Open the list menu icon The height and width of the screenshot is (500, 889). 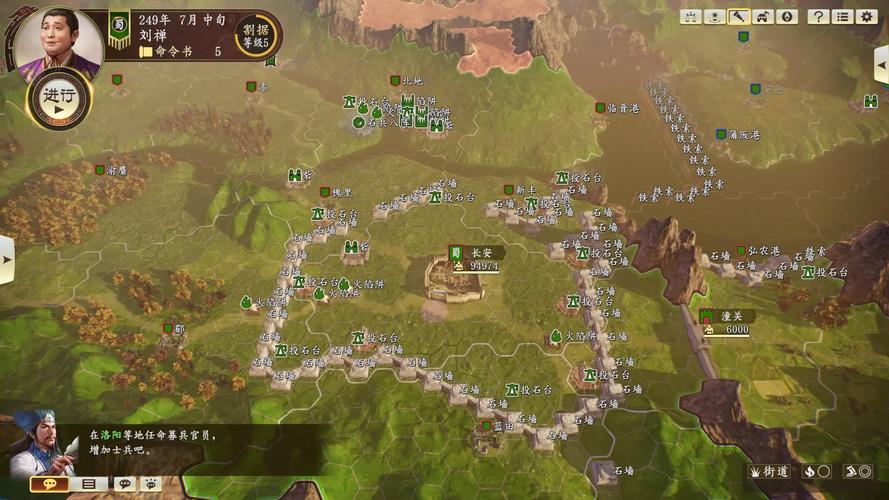842,17
